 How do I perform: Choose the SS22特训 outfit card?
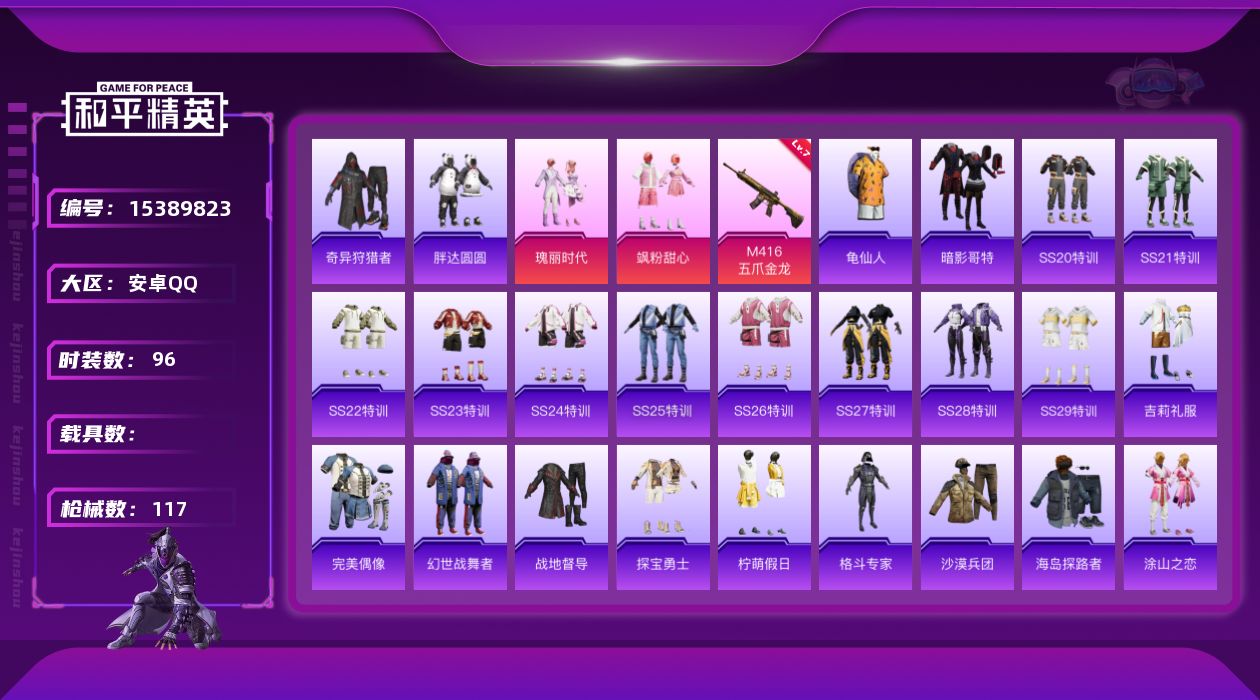coord(358,364)
